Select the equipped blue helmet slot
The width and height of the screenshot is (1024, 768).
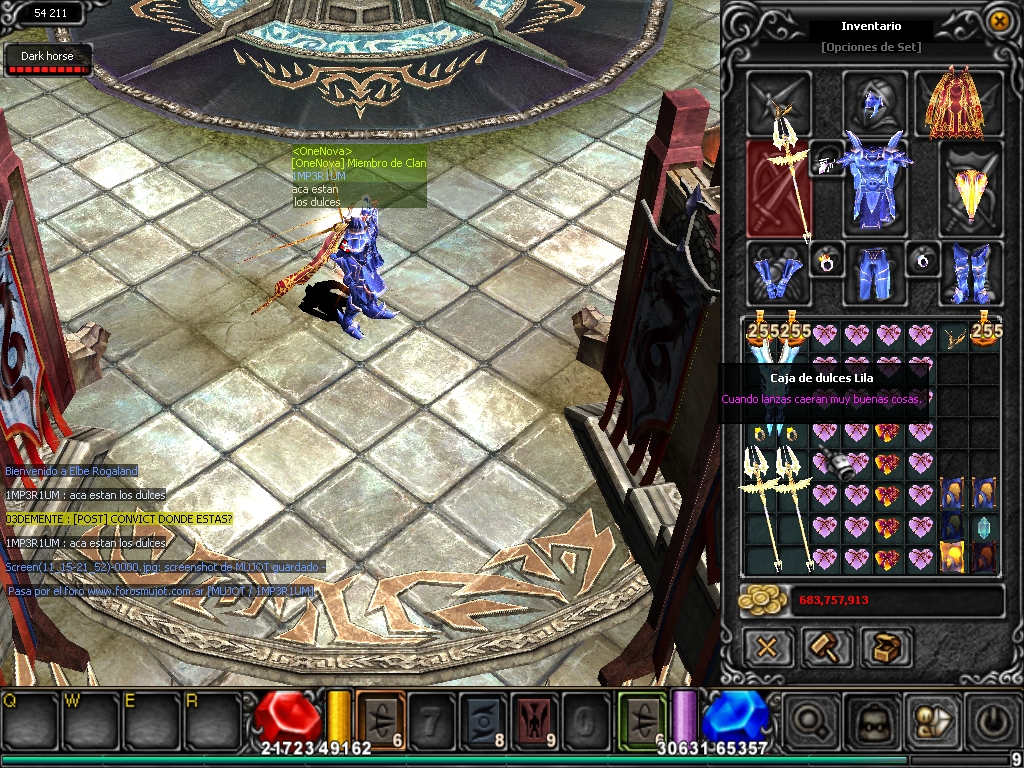pos(874,100)
